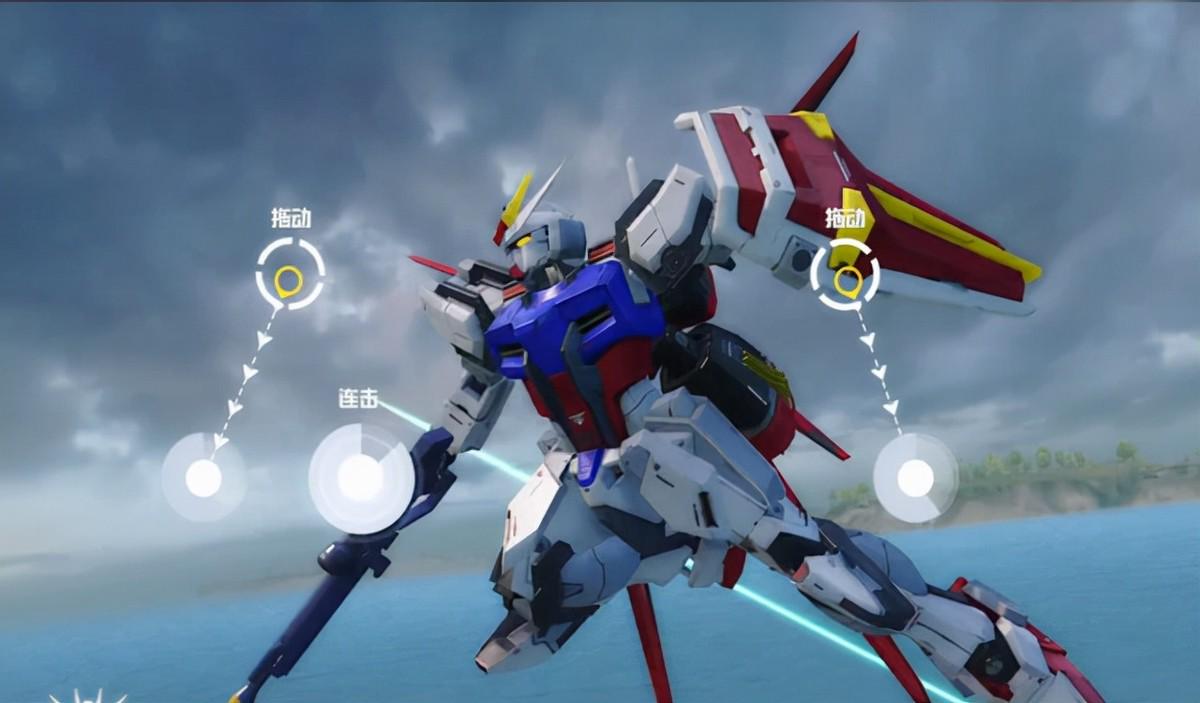This screenshot has width=1200, height=703.
Task: Activate the small round button beside 连击
Action: pyautogui.click(x=203, y=477)
